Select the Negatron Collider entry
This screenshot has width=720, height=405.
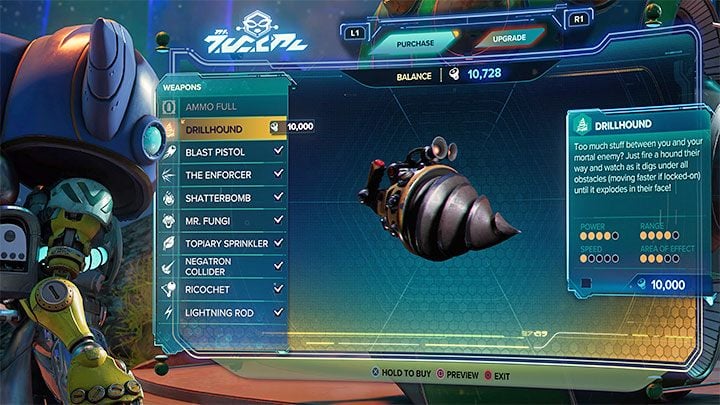pos(220,266)
